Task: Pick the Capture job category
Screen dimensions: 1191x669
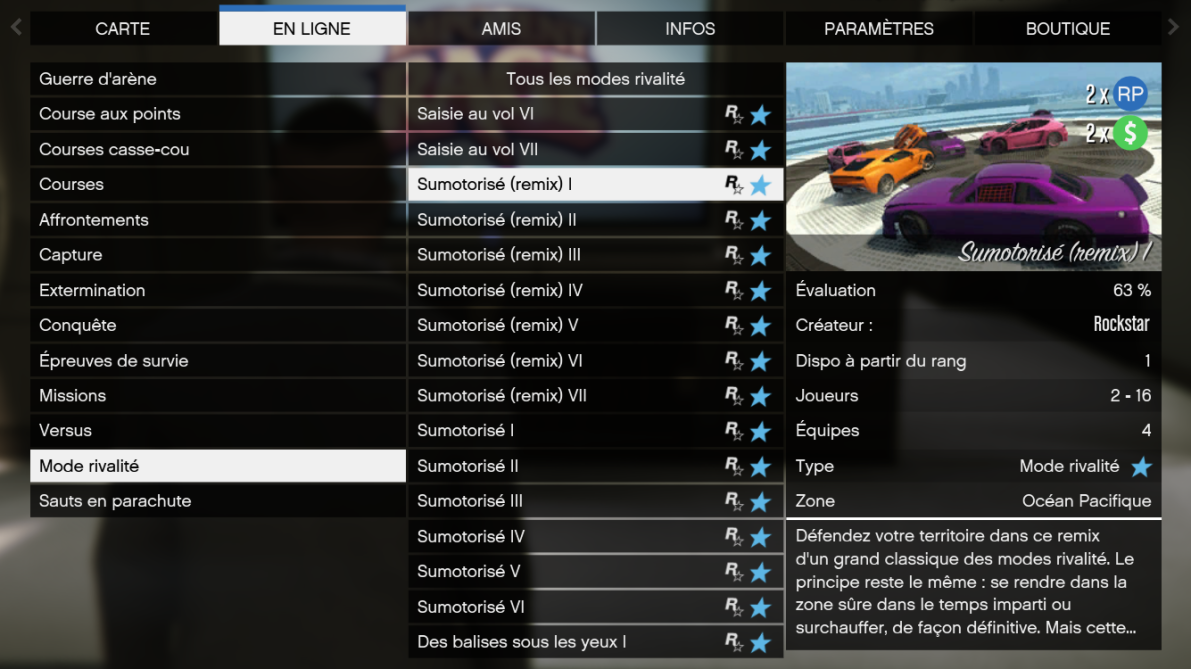Action: 218,255
